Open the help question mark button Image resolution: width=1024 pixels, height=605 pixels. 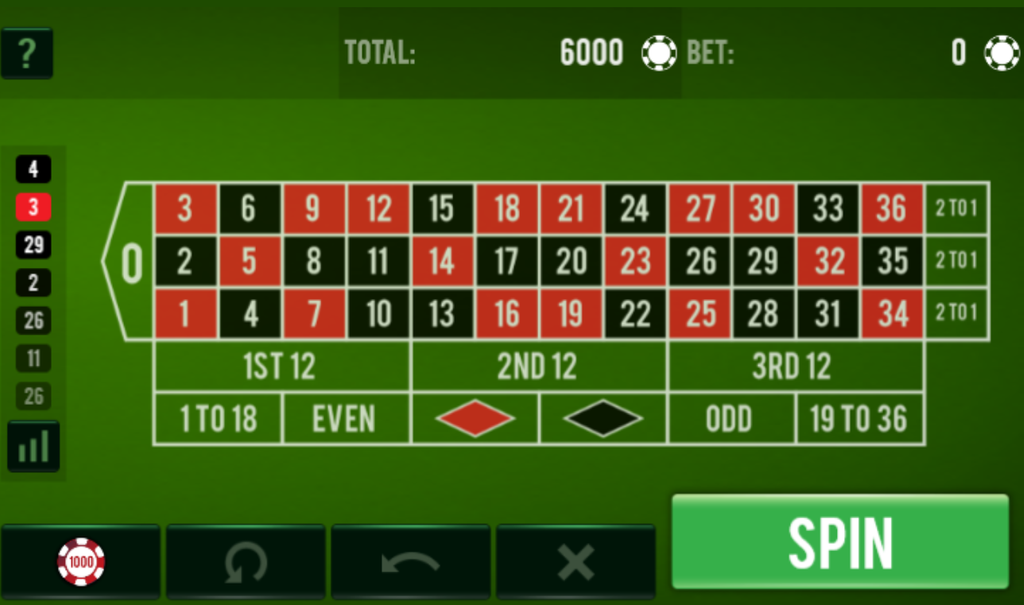point(27,53)
